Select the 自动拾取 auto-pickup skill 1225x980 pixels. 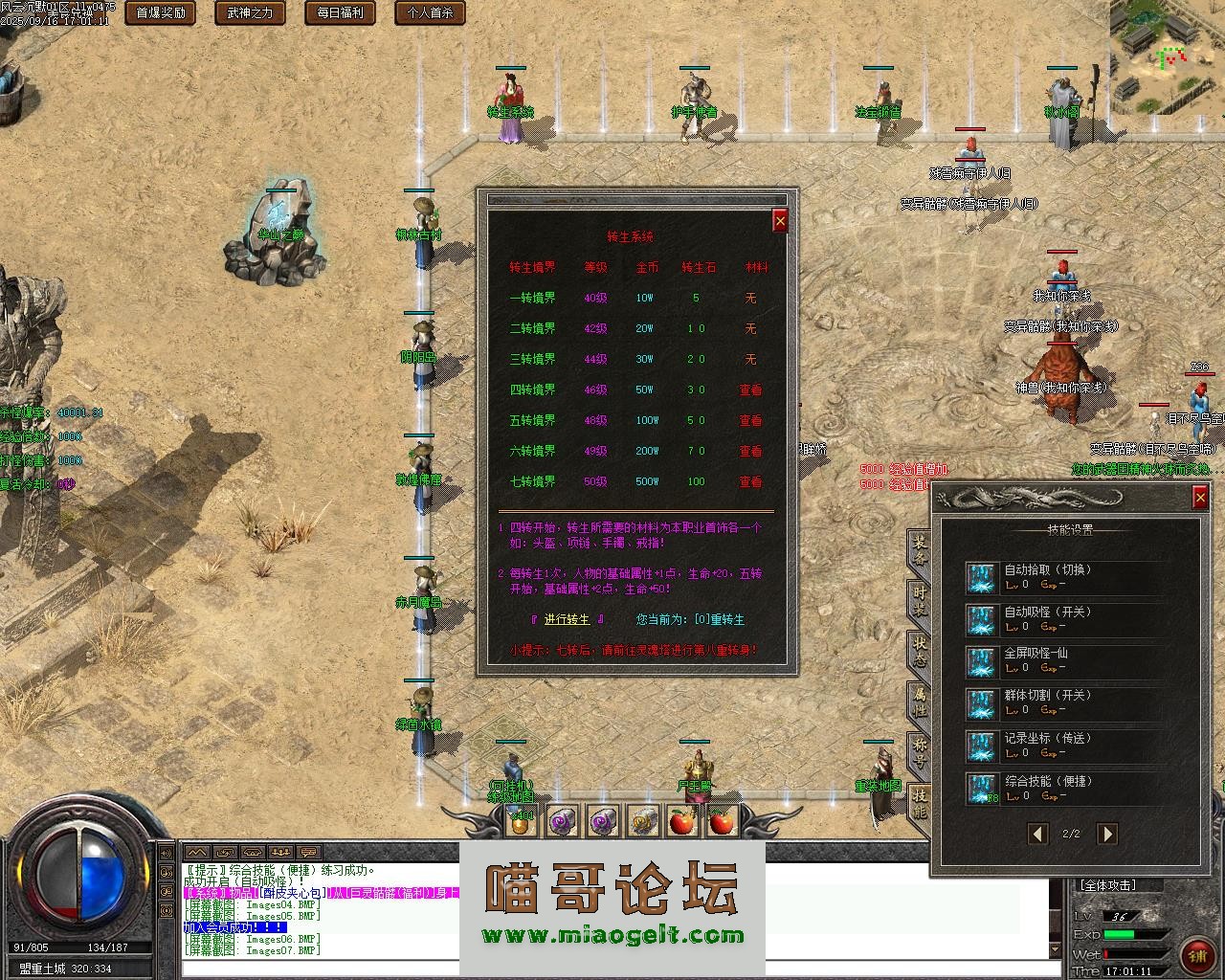980,577
